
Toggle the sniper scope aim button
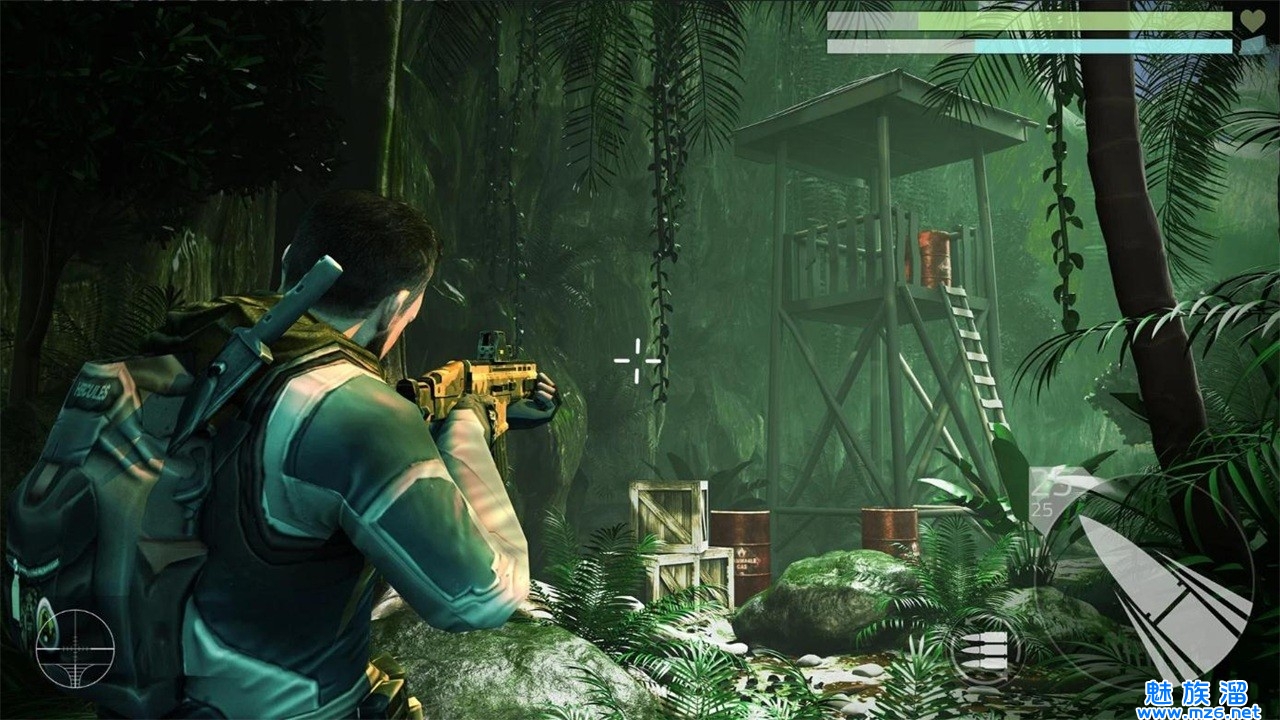point(75,648)
